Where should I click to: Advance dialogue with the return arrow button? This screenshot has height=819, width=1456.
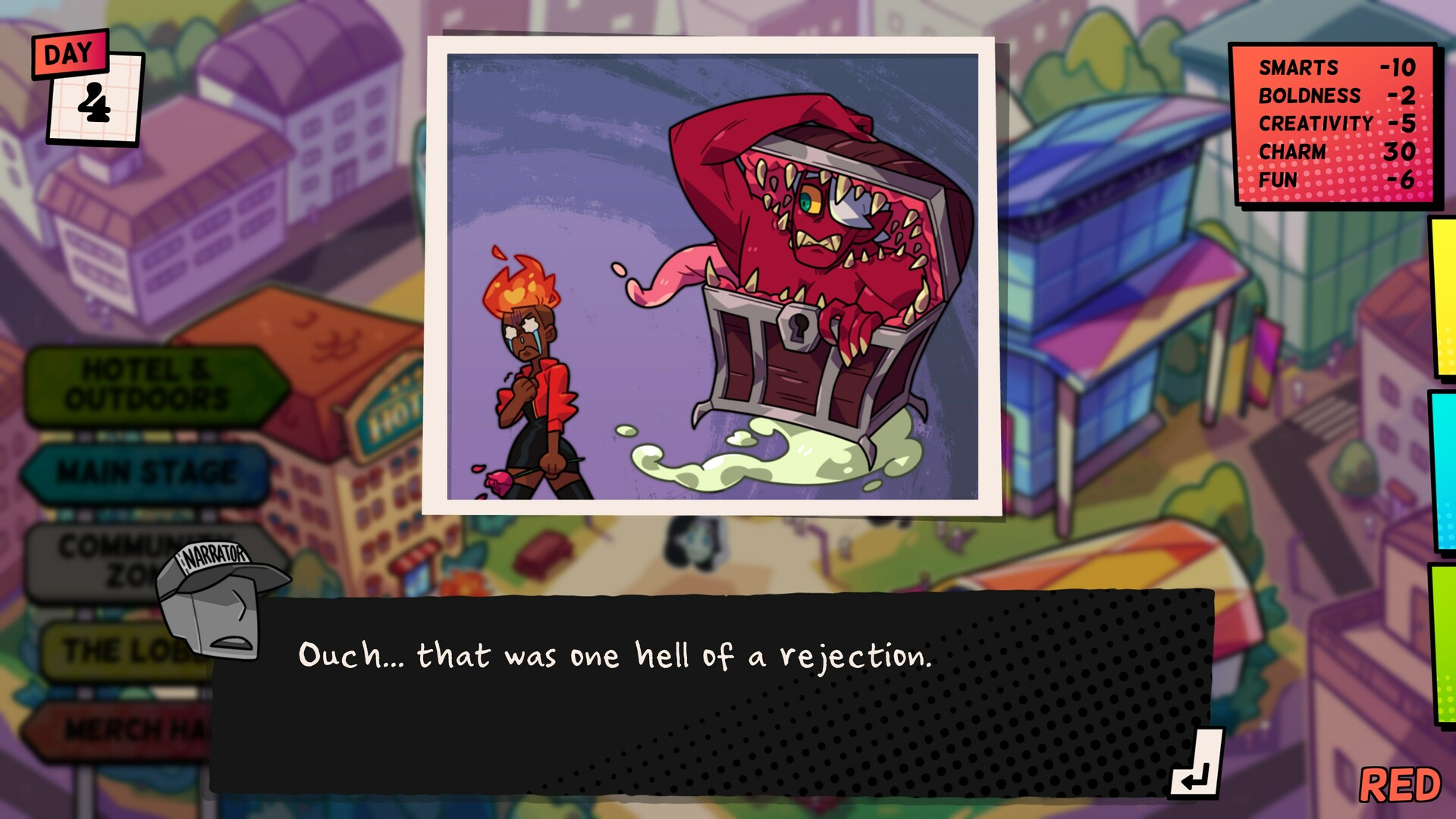pos(1195,764)
